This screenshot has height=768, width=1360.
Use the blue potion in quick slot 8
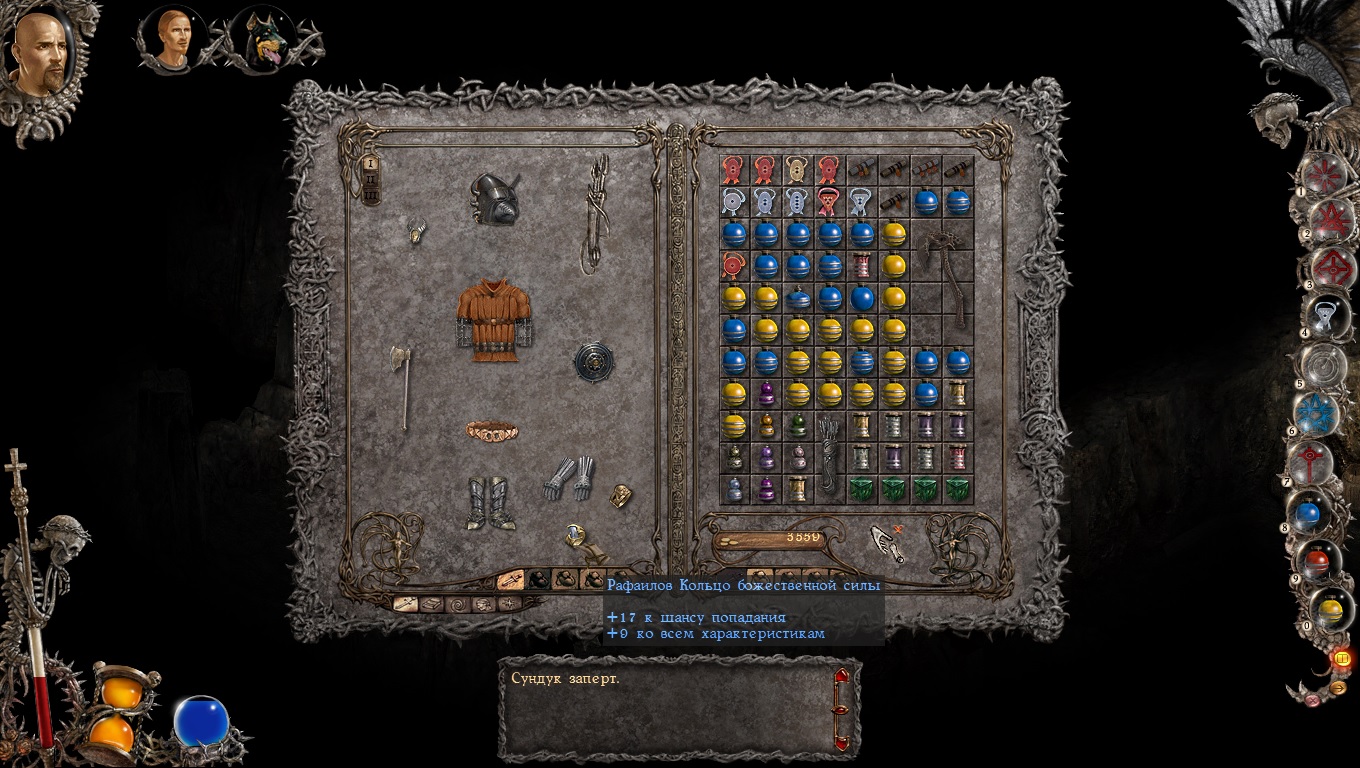[1308, 514]
